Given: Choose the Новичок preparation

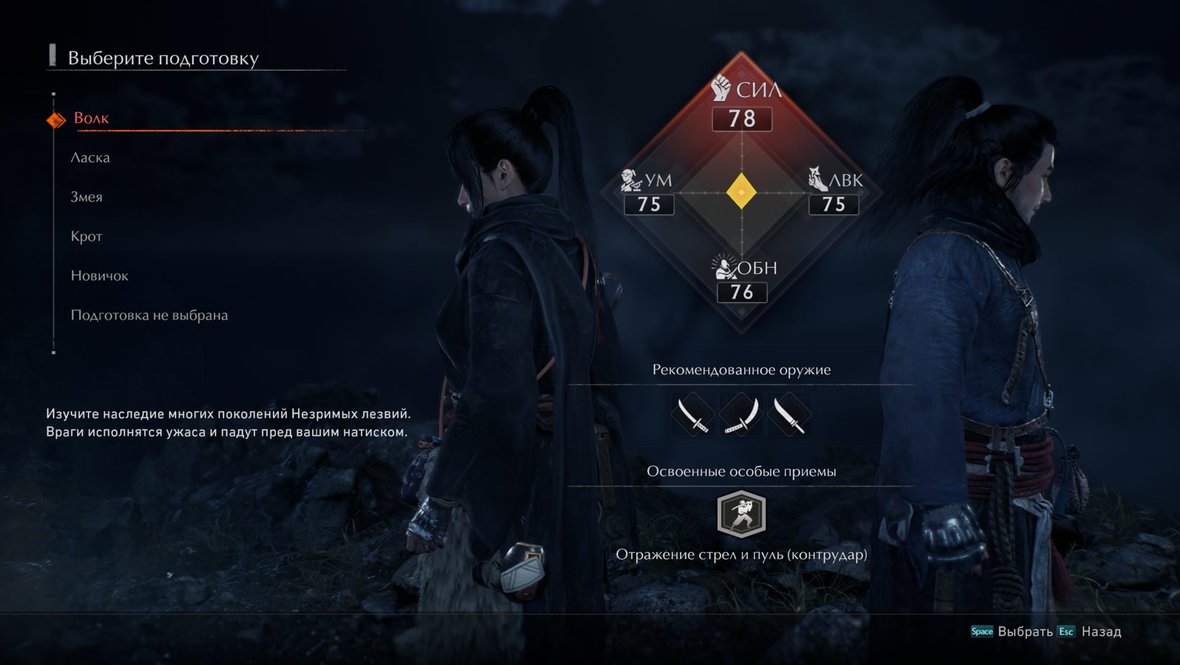Looking at the screenshot, I should (99, 276).
